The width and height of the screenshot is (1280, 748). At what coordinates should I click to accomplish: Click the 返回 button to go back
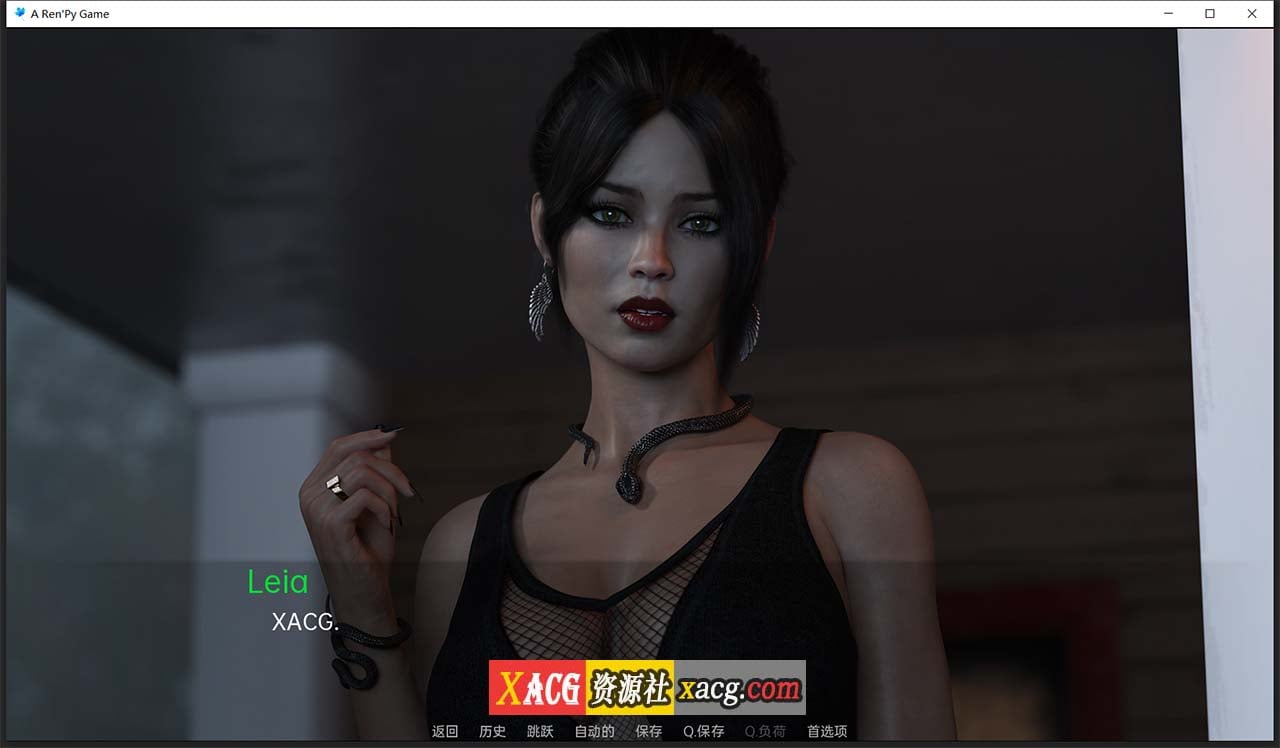pos(444,731)
